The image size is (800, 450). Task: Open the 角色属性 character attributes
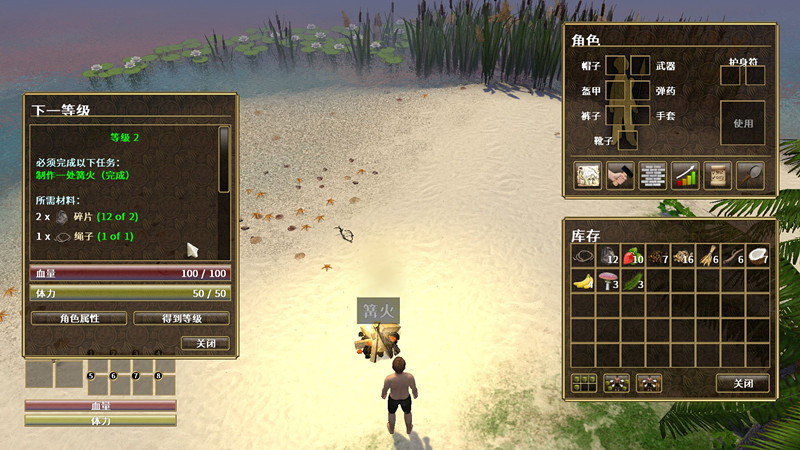pos(79,318)
